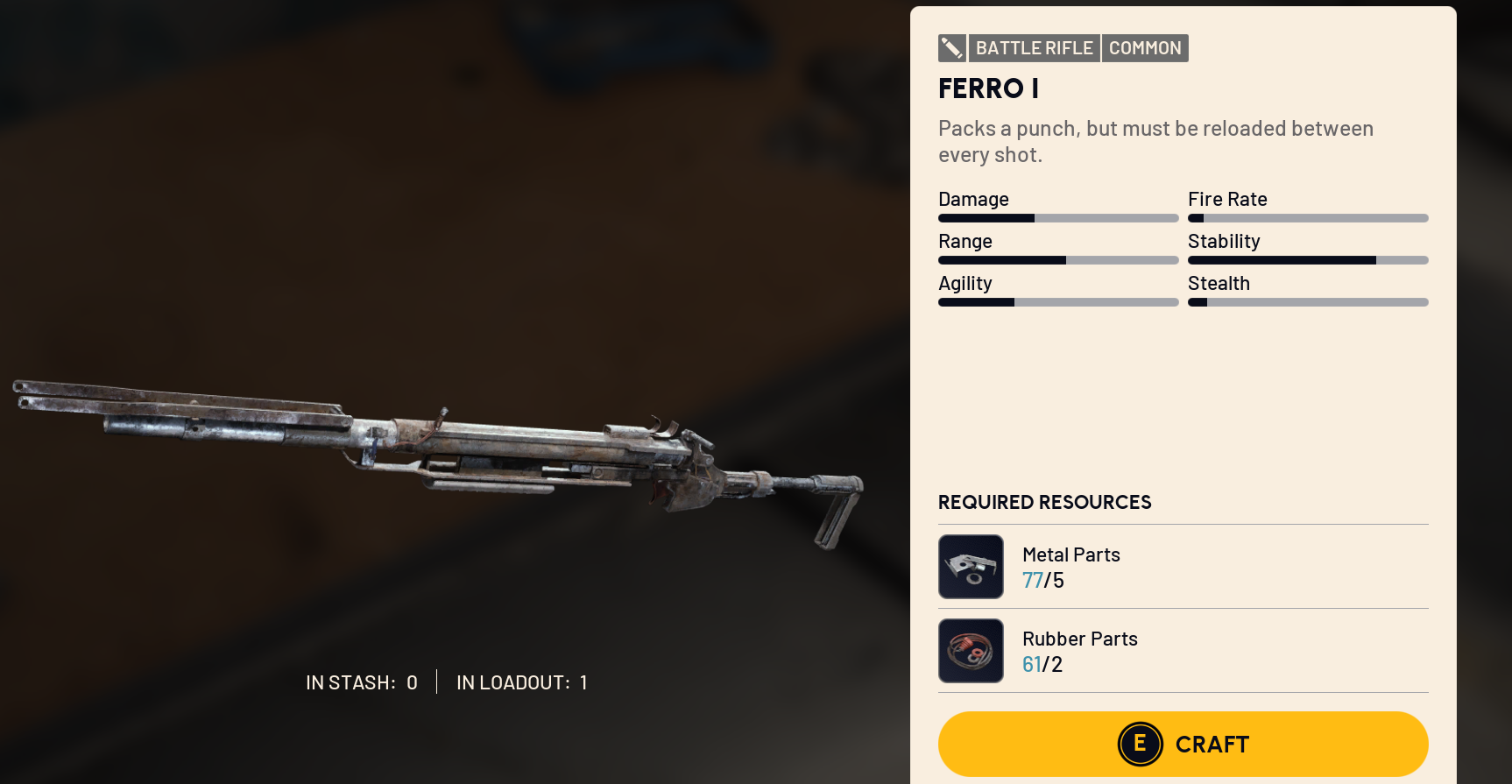Click the IN LOADOUT counter text
Screen dimensions: 1512x784
pyautogui.click(x=521, y=682)
